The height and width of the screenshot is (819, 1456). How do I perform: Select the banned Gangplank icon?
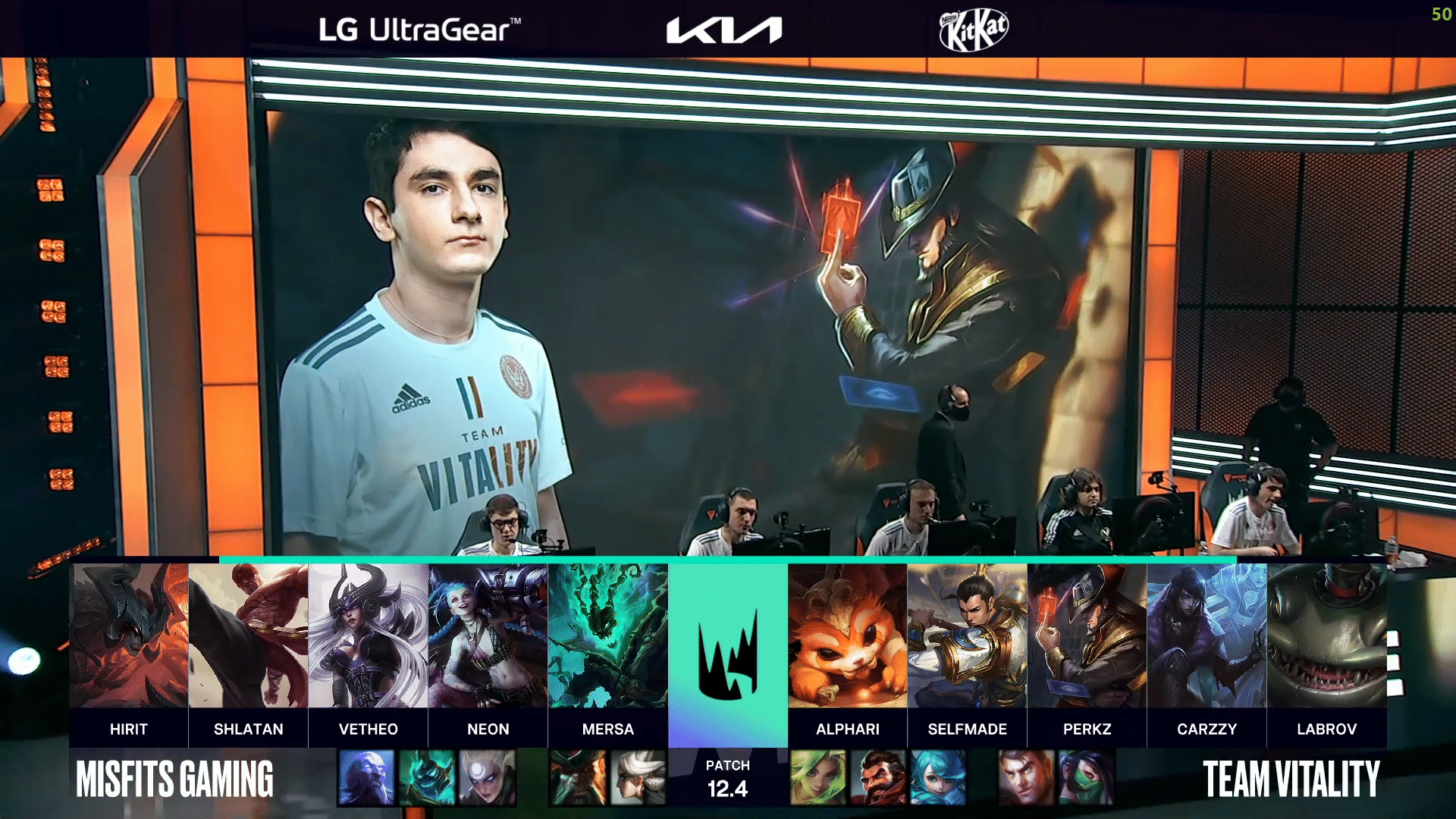pyautogui.click(x=578, y=777)
